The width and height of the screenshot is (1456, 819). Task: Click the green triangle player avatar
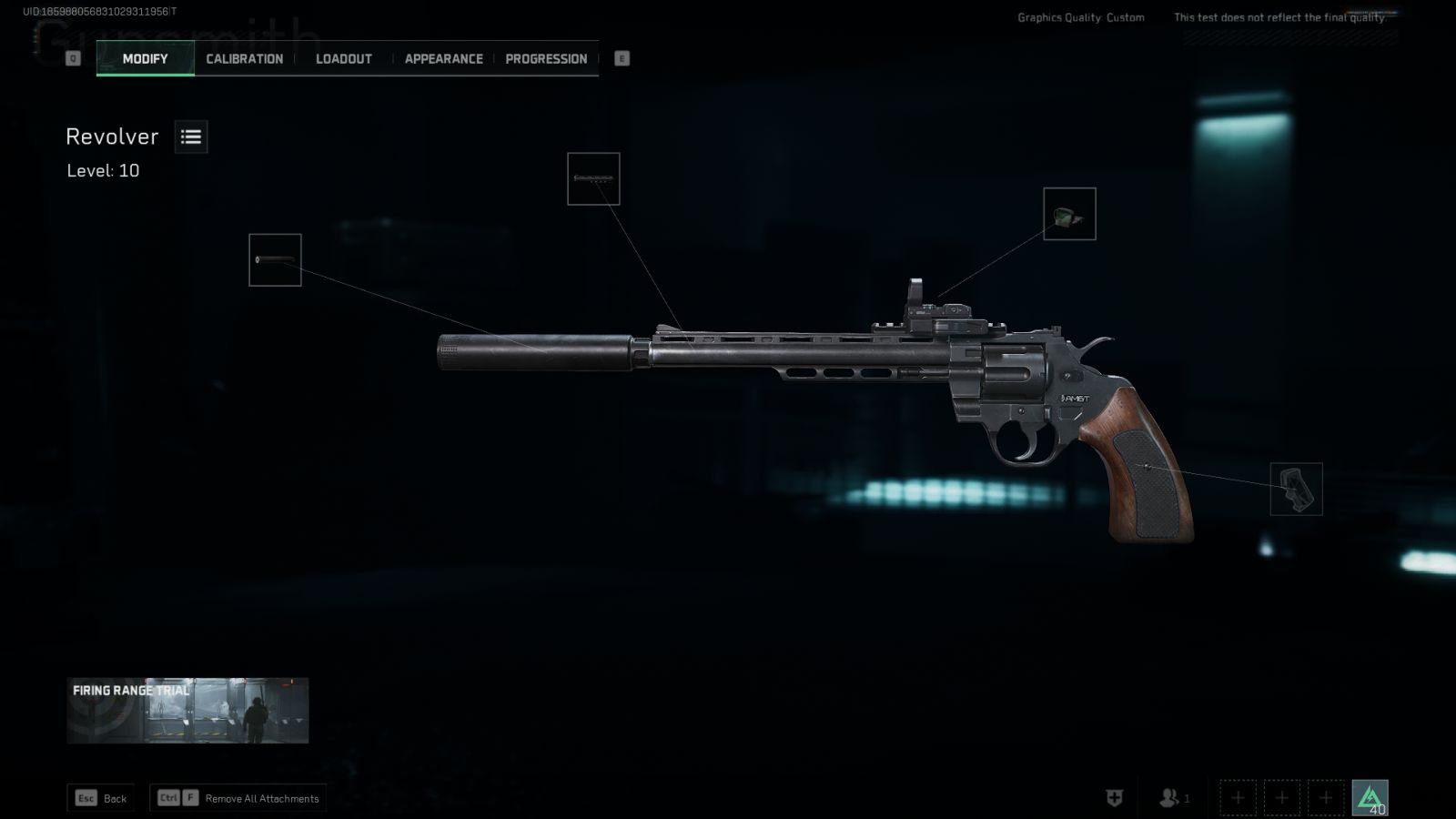tap(1370, 797)
